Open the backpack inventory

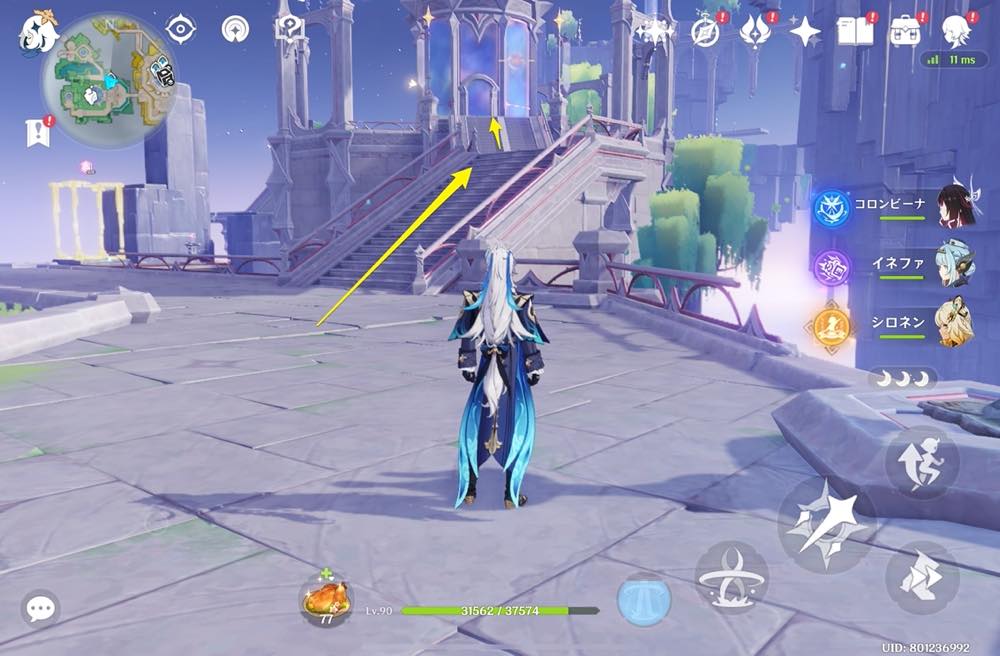(906, 31)
